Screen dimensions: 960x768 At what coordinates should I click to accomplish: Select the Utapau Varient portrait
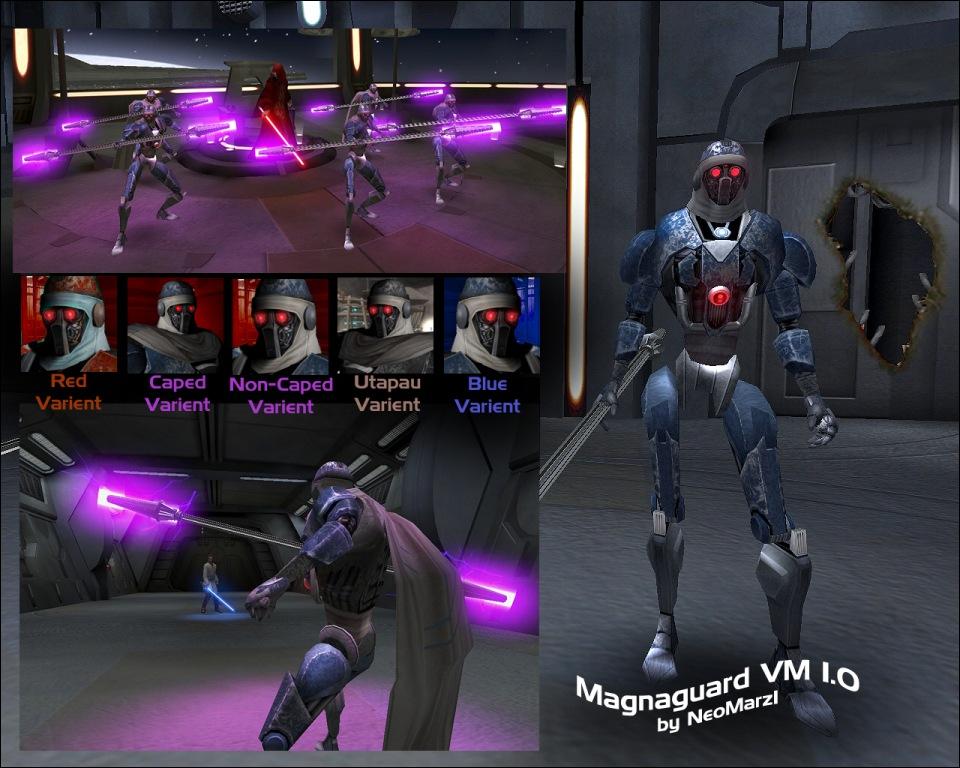(x=386, y=324)
